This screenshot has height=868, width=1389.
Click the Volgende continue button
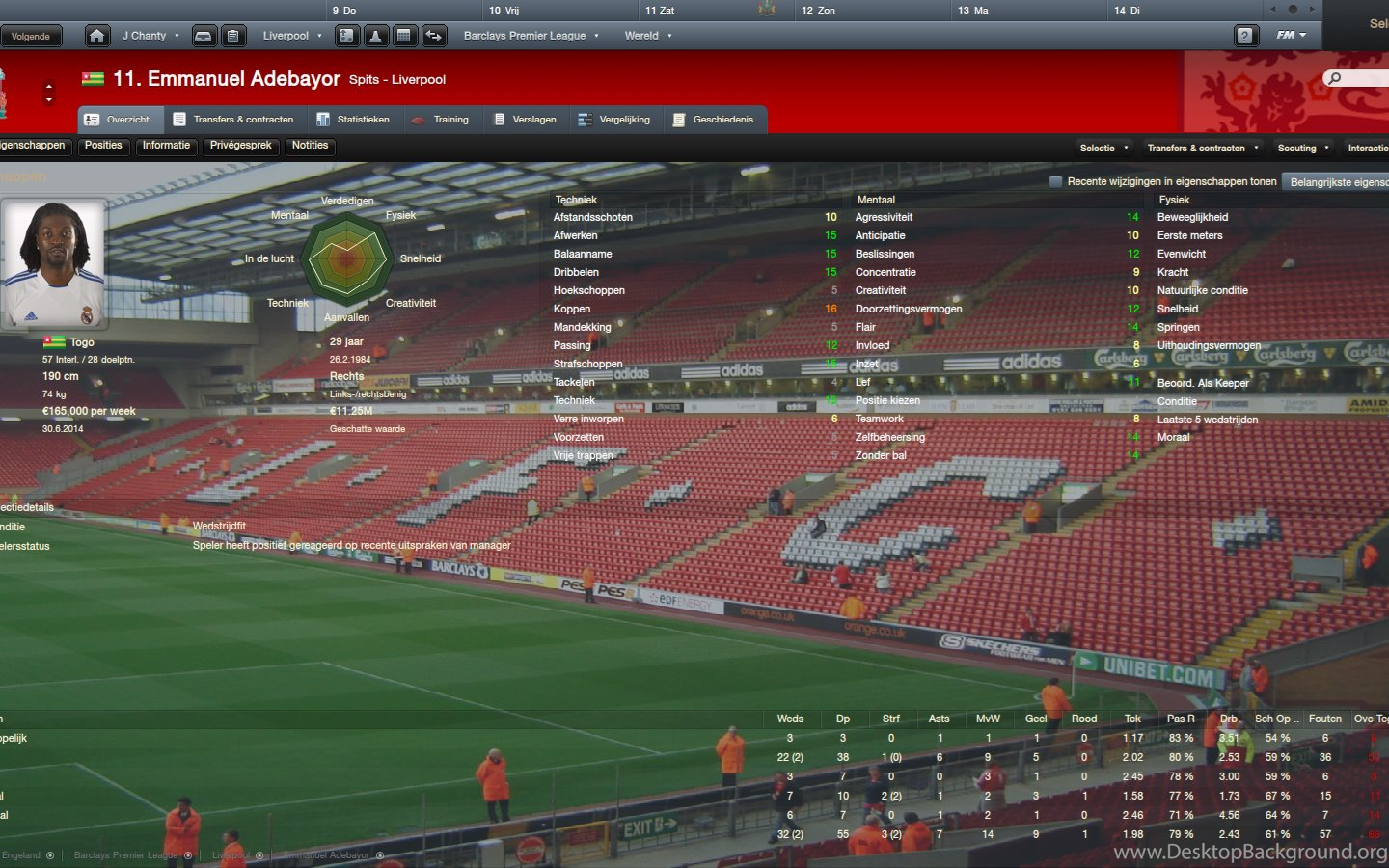point(31,37)
